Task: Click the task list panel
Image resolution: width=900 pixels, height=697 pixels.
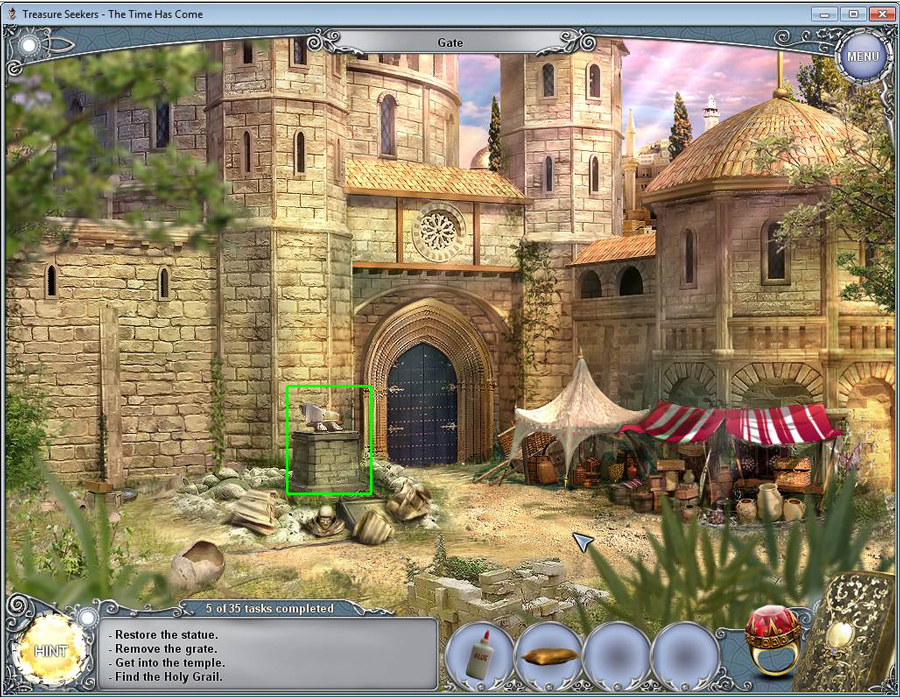Action: point(268,654)
